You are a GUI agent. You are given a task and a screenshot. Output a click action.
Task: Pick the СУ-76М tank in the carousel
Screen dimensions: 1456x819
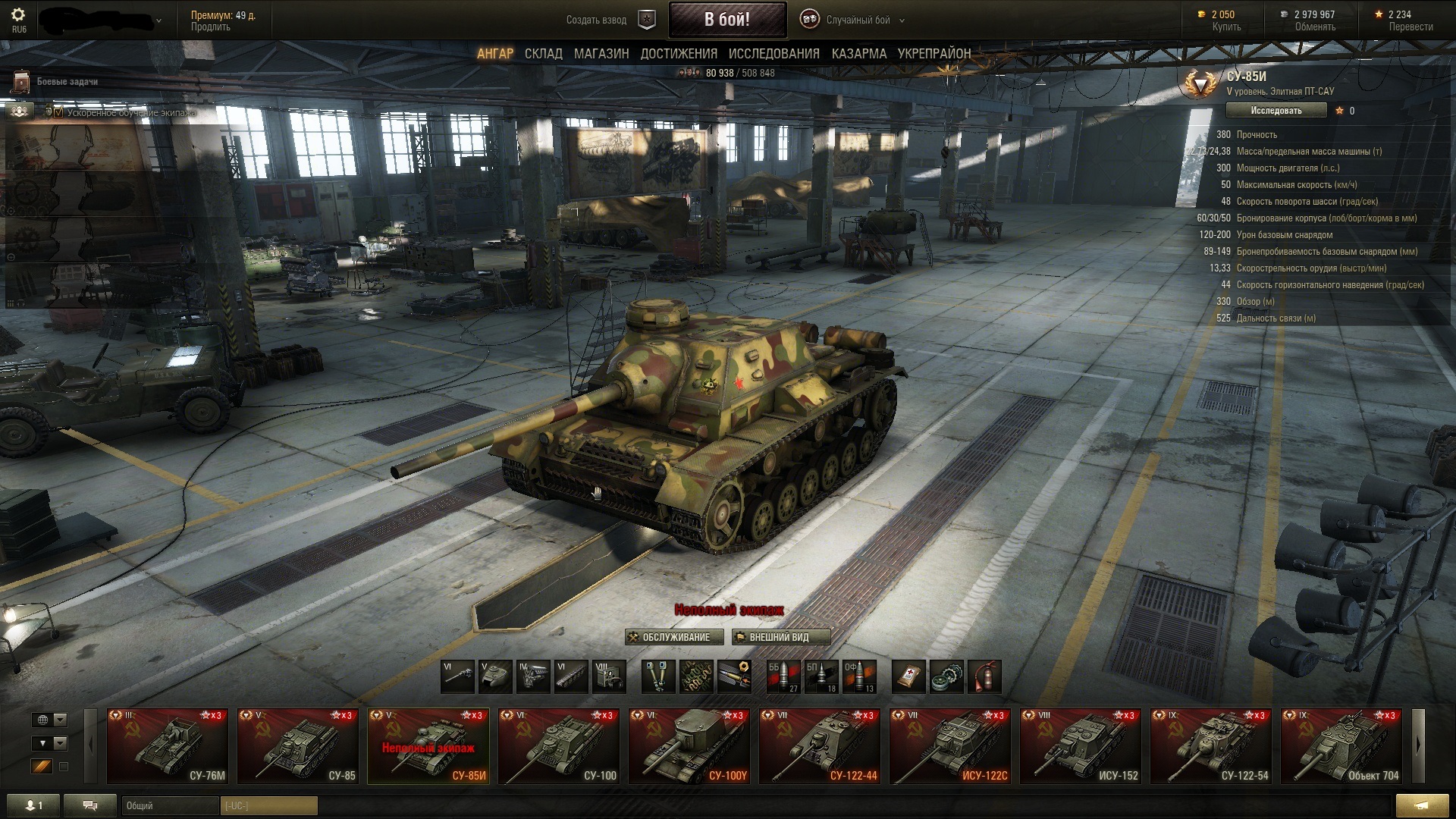(x=168, y=745)
